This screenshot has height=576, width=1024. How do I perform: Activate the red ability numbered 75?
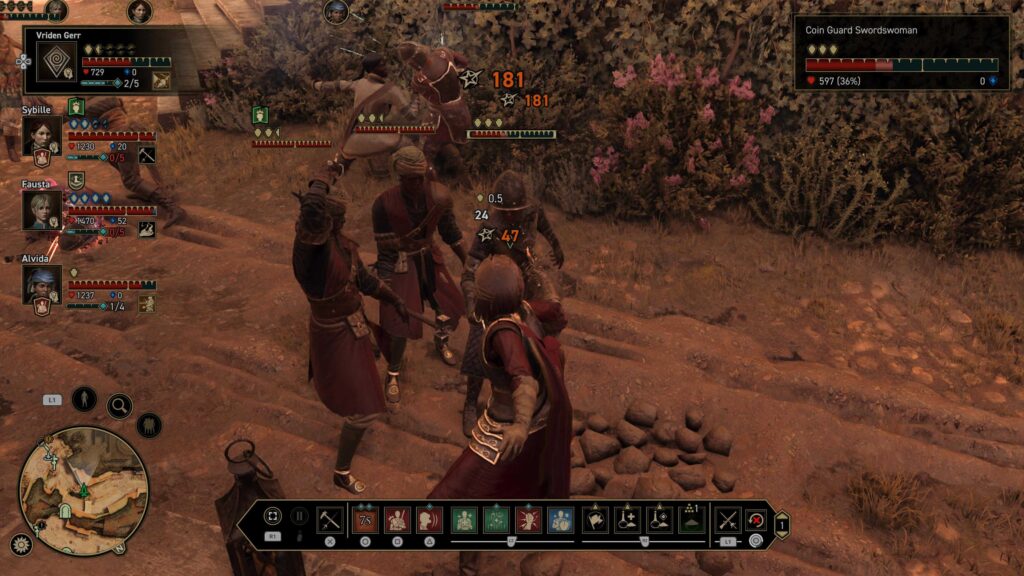(x=366, y=519)
